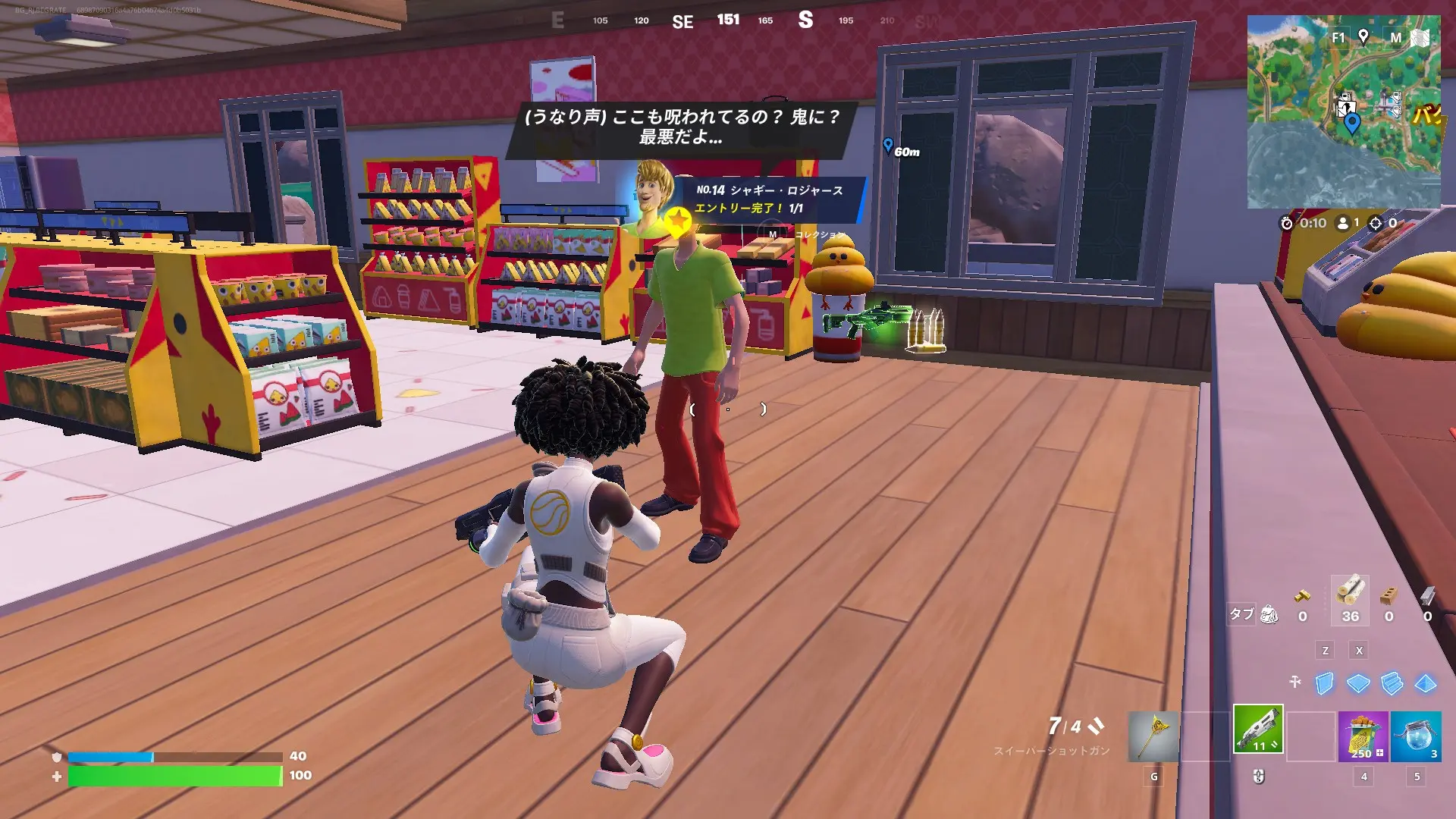The image size is (1456, 819).
Task: Choose the floor building piece
Action: point(1357,683)
